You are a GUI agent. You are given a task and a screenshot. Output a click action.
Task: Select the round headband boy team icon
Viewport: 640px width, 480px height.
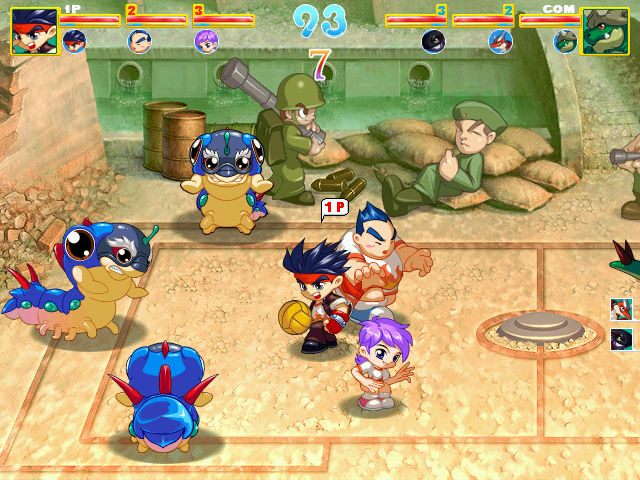pos(74,41)
